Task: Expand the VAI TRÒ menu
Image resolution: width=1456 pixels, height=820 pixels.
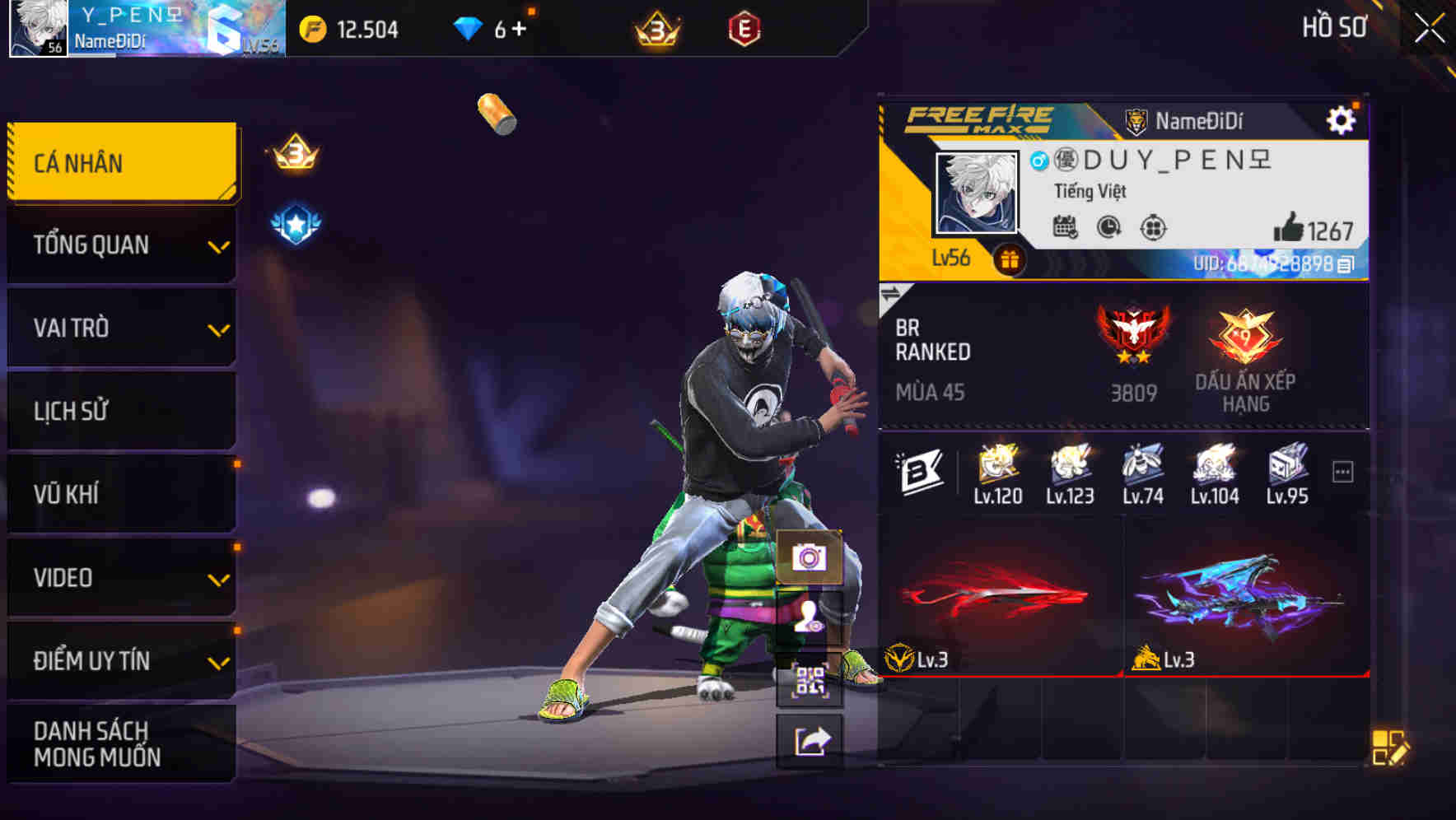Action: (x=120, y=328)
